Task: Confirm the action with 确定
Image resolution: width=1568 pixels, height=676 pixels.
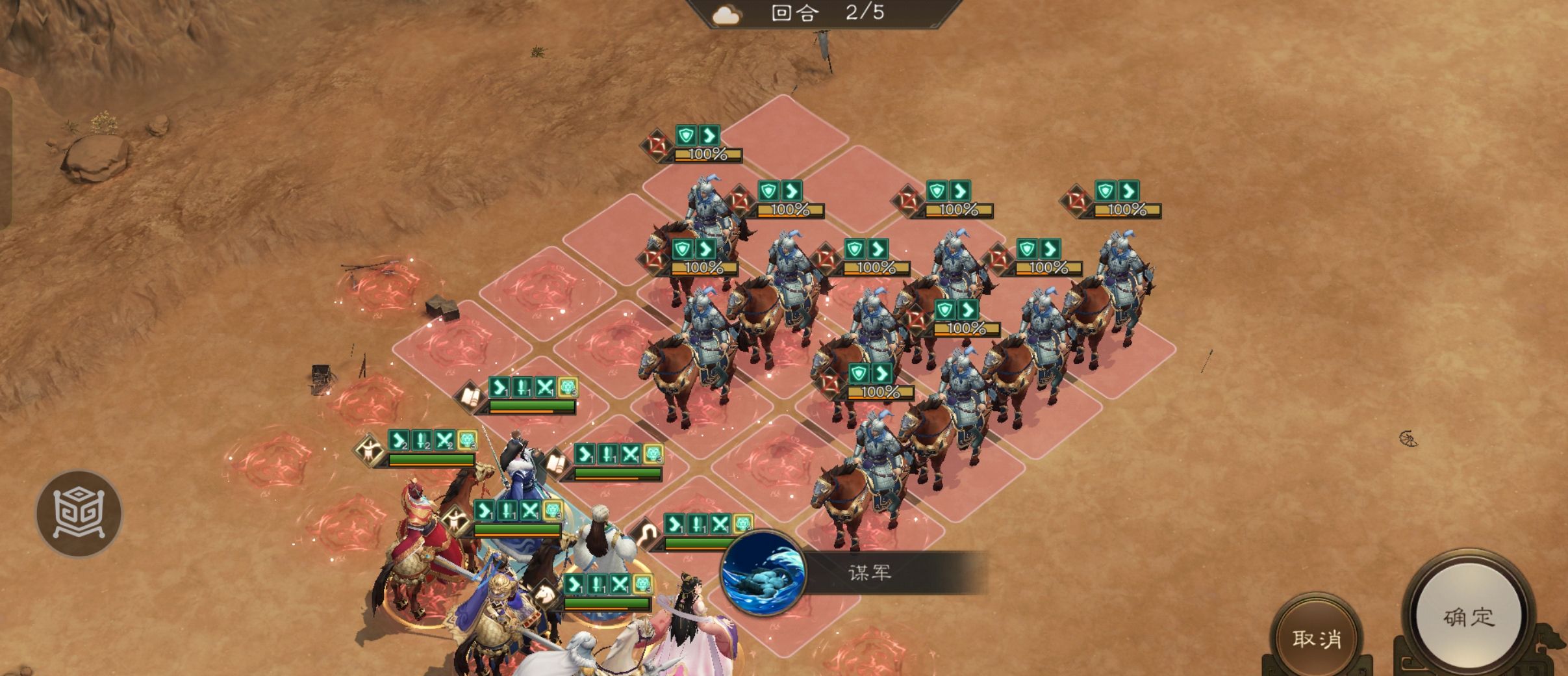Action: pyautogui.click(x=1469, y=617)
